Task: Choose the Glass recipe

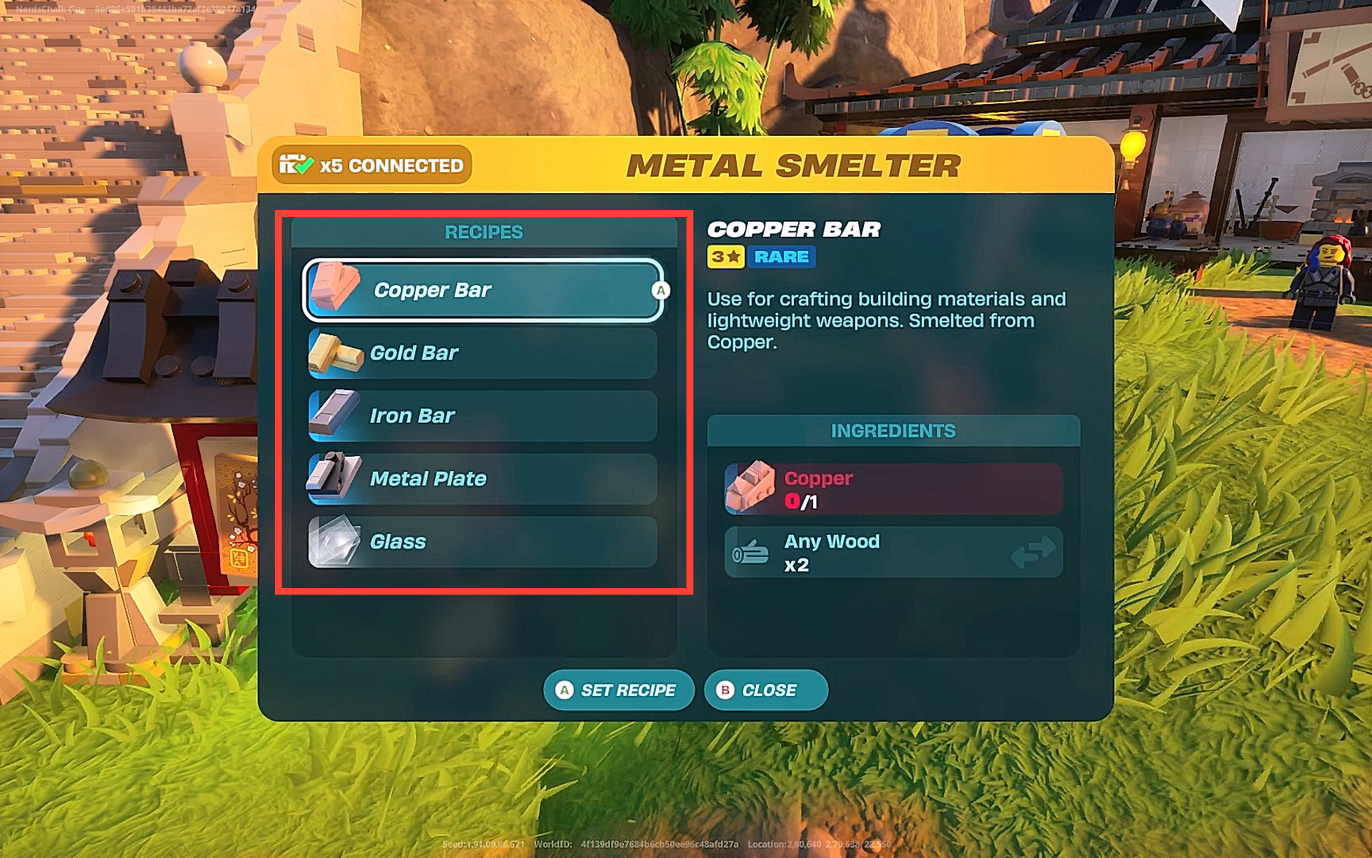Action: tap(482, 542)
